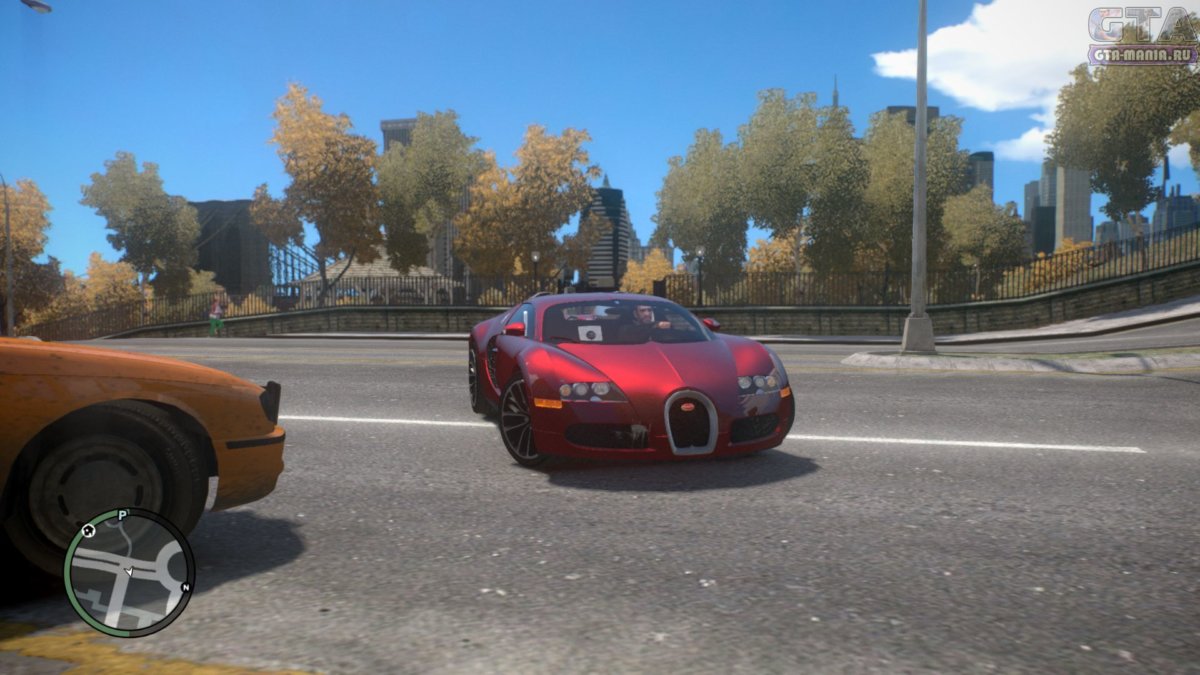Select the safehouse marker on the radar
Image resolution: width=1200 pixels, height=675 pixels.
tap(88, 531)
